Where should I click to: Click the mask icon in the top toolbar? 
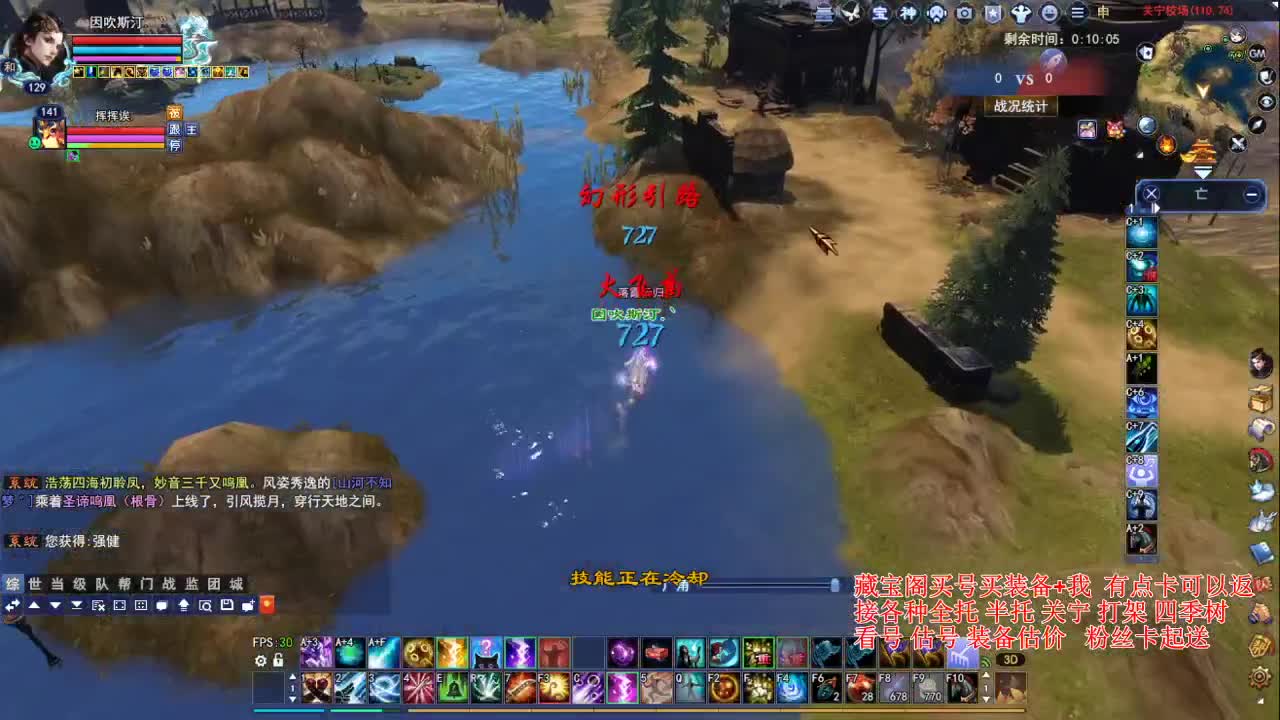(937, 14)
